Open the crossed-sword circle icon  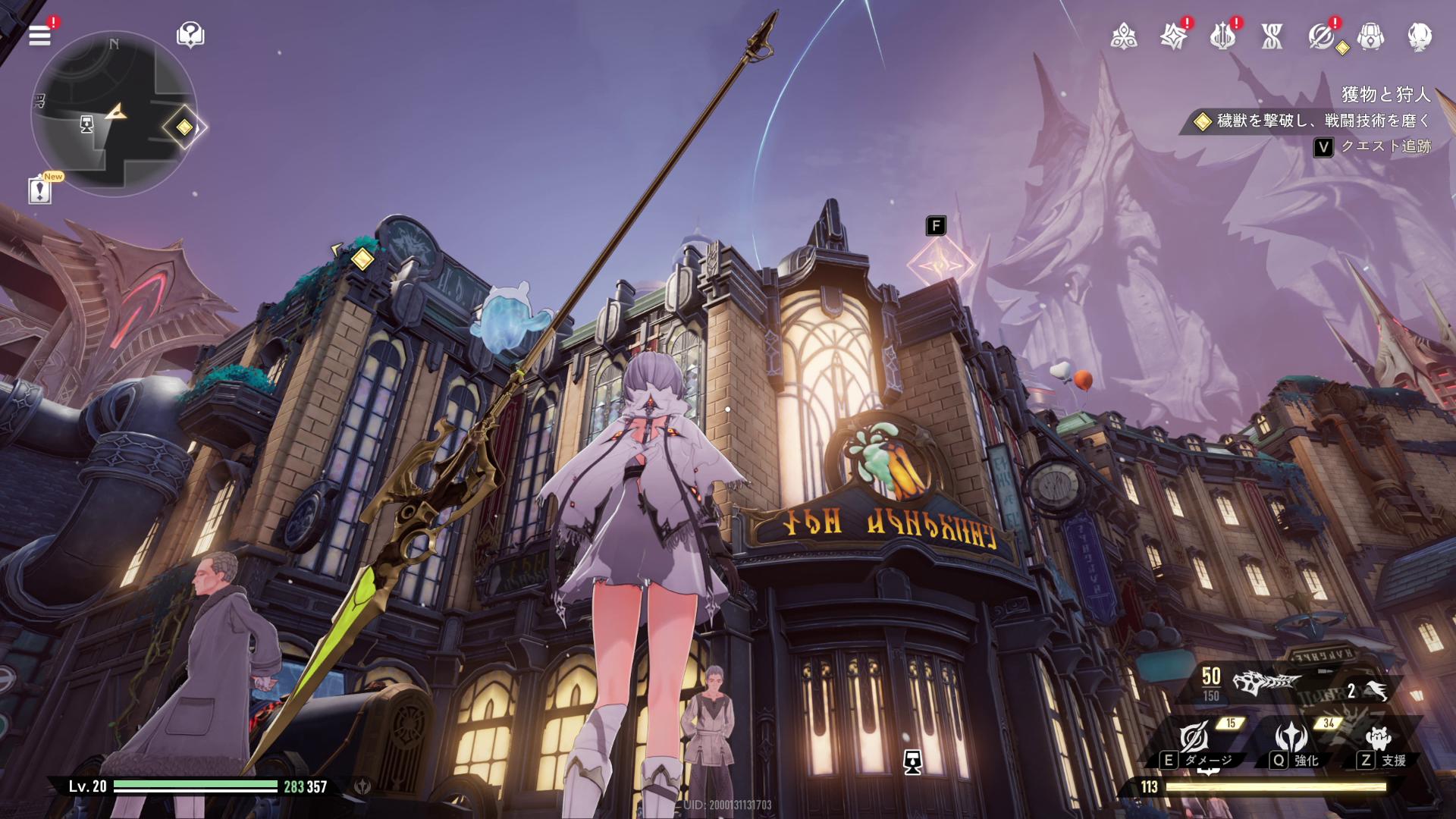pos(1321,36)
